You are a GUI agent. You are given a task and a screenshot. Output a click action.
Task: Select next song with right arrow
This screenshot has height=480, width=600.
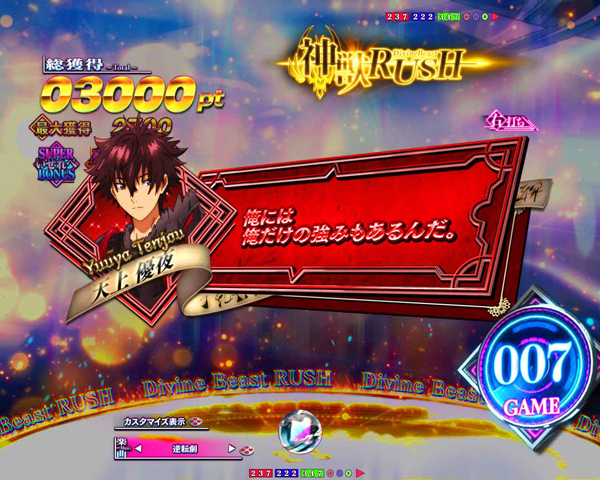[232, 449]
